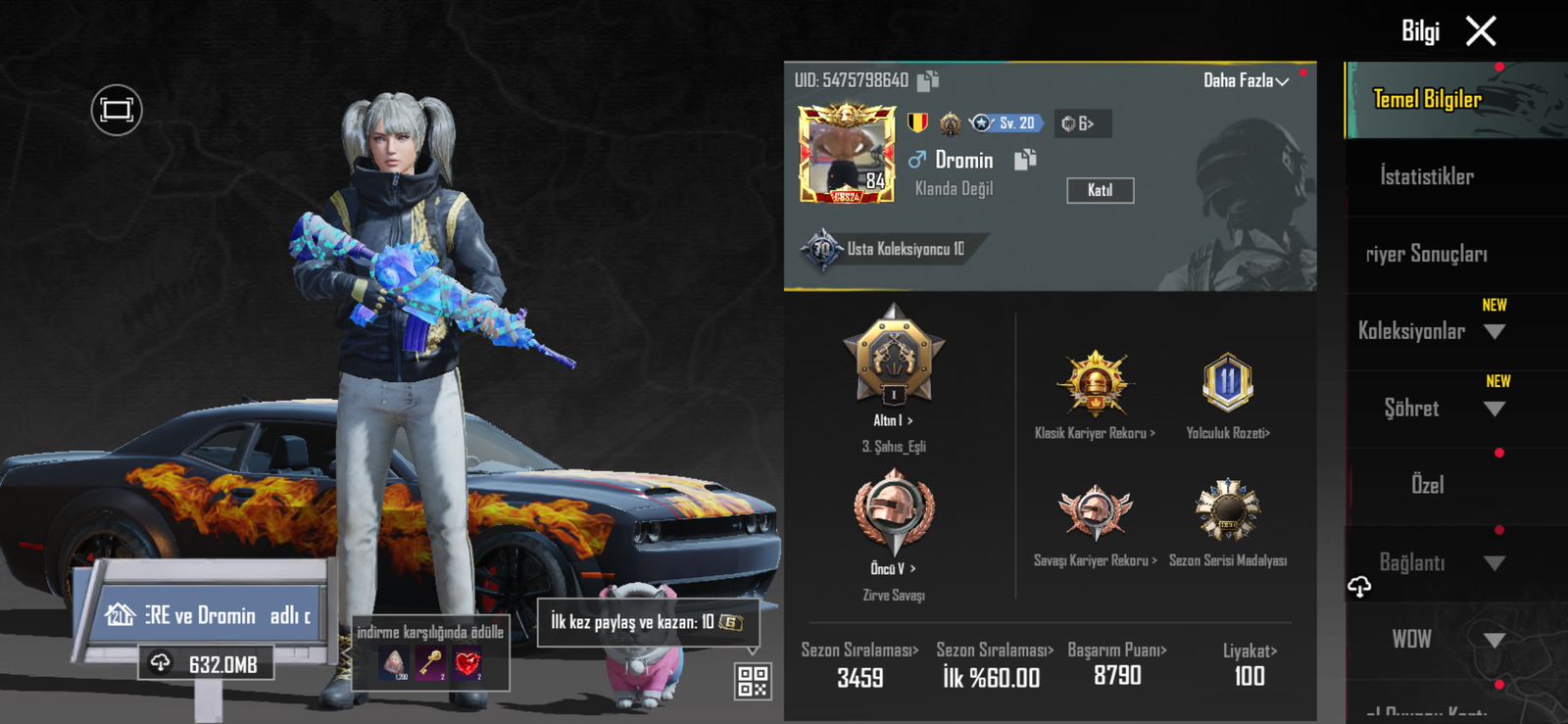This screenshot has width=1568, height=724.
Task: Open the Temel Bilgiler tab
Action: tap(1427, 99)
